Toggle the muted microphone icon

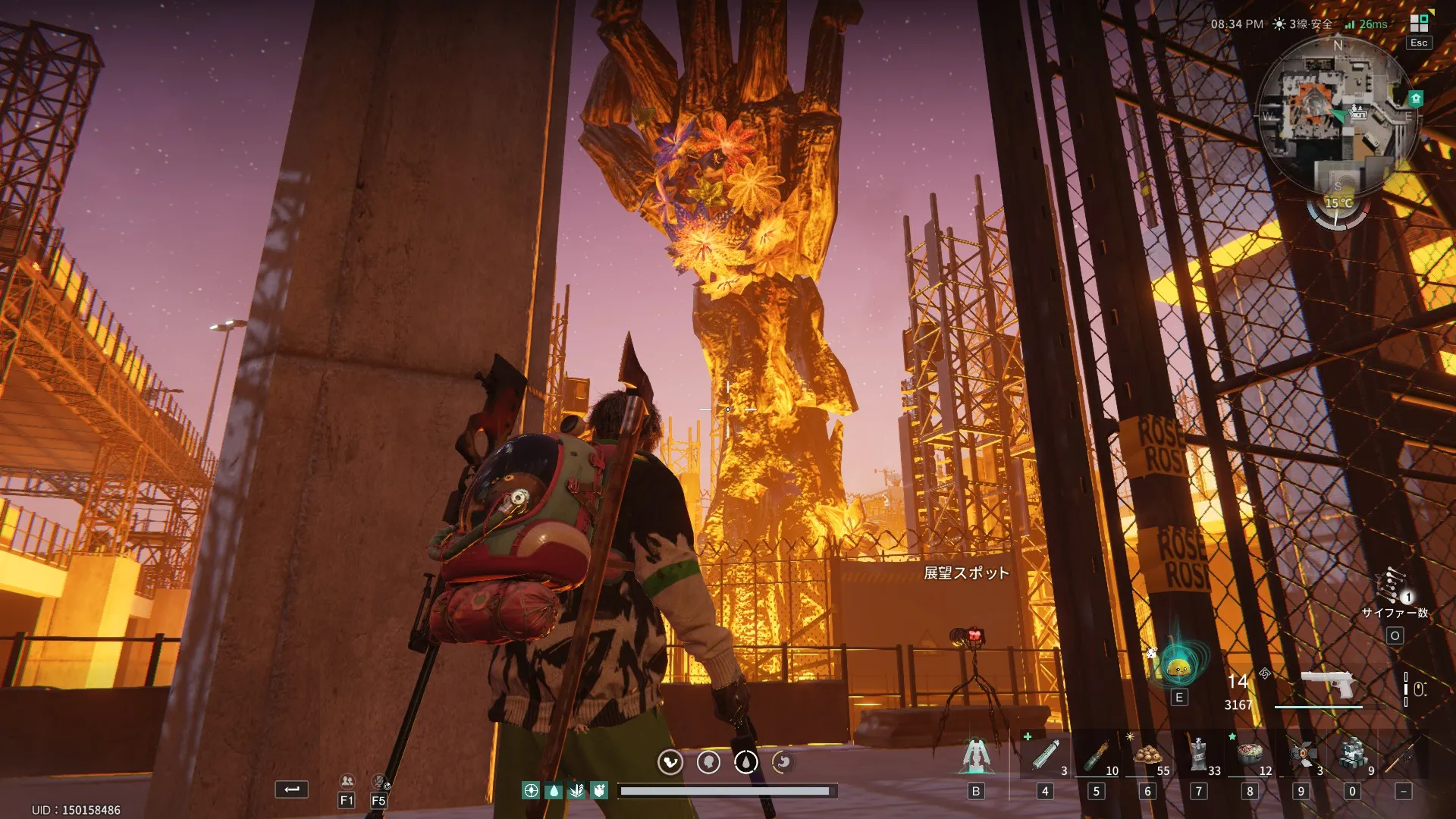click(379, 781)
